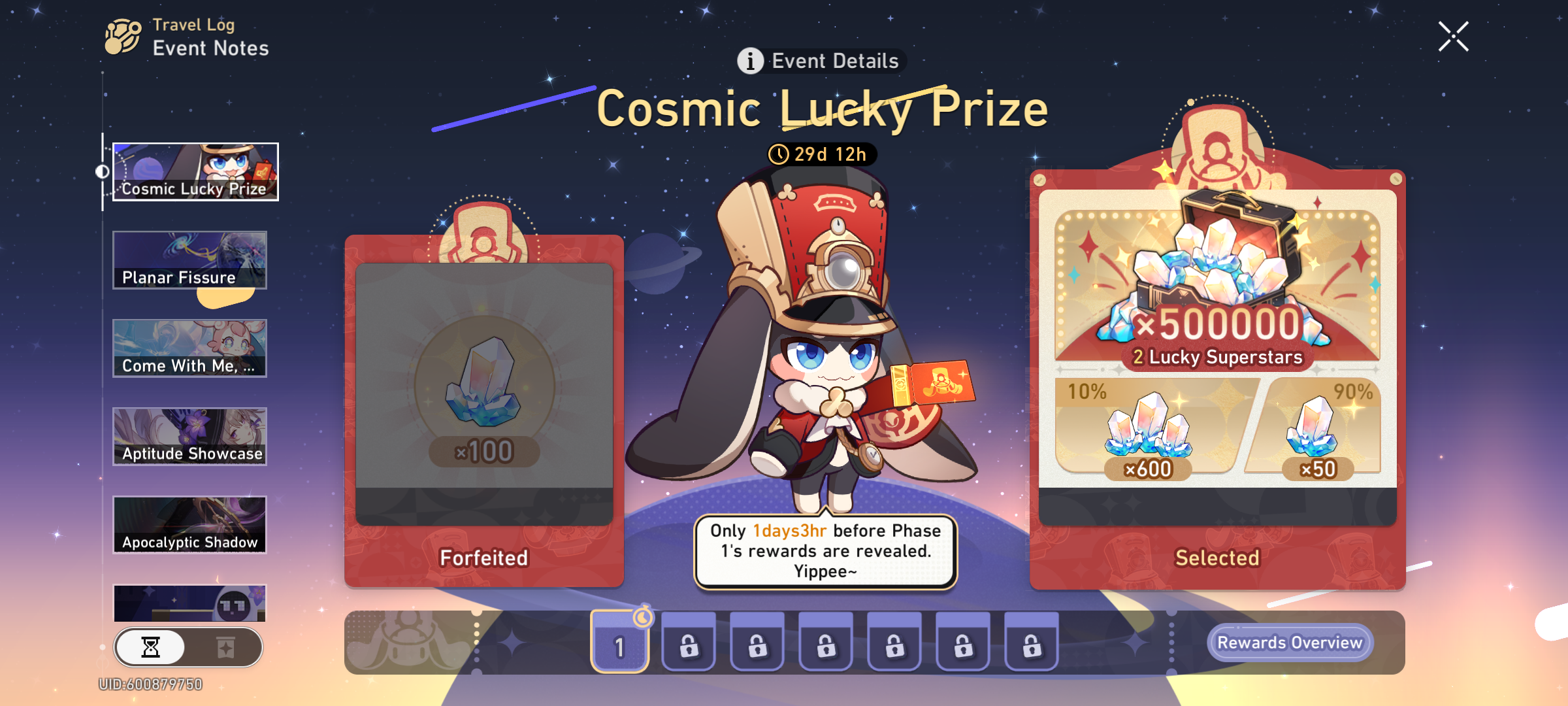Select the Aptitude Showcase event

190,437
